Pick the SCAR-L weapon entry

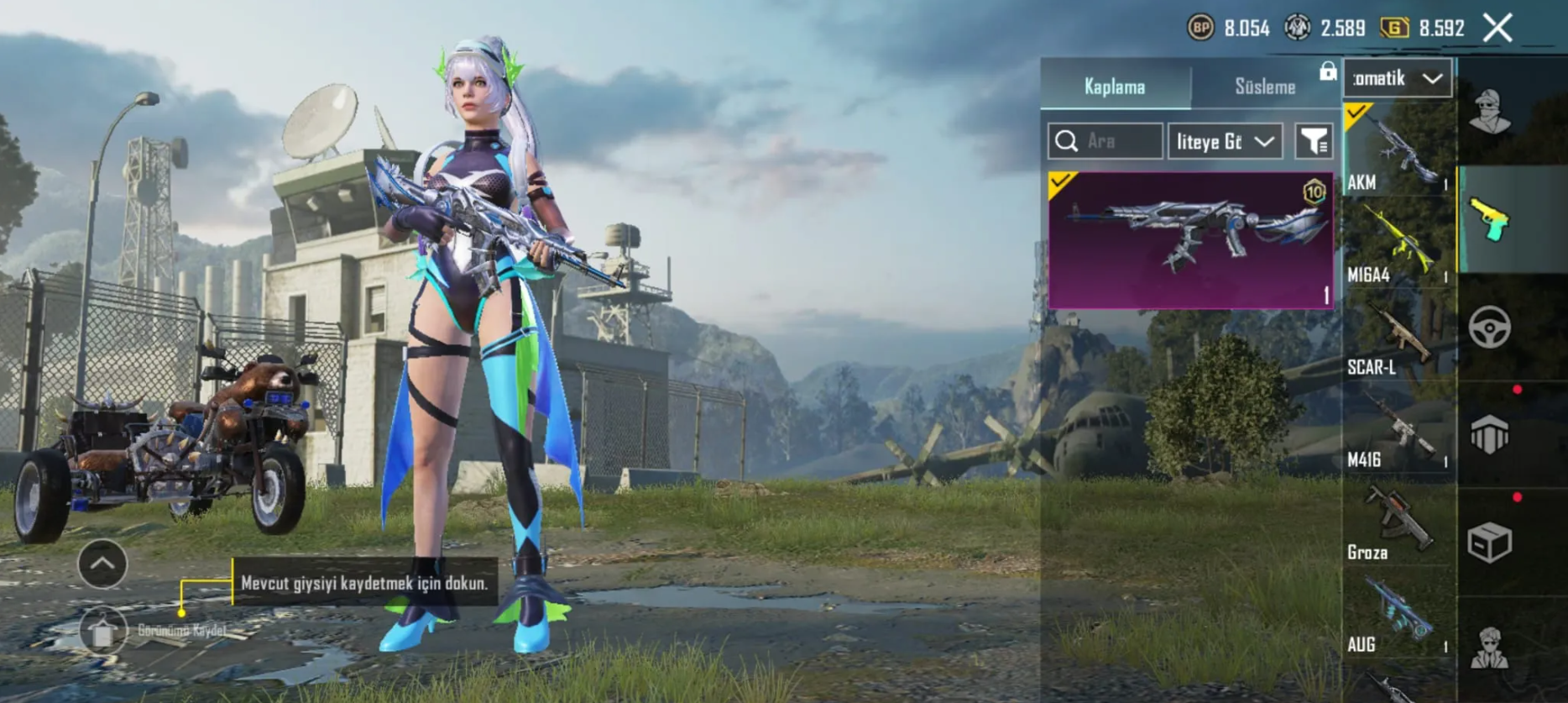[x=1398, y=336]
